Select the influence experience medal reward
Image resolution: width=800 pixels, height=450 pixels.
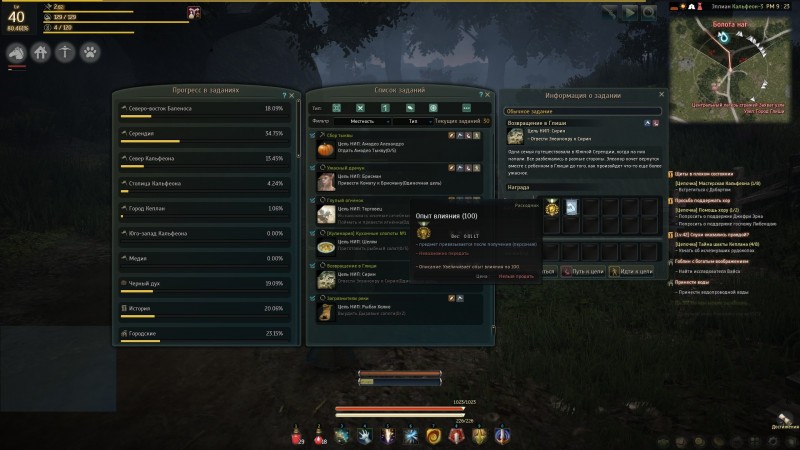click(x=552, y=208)
